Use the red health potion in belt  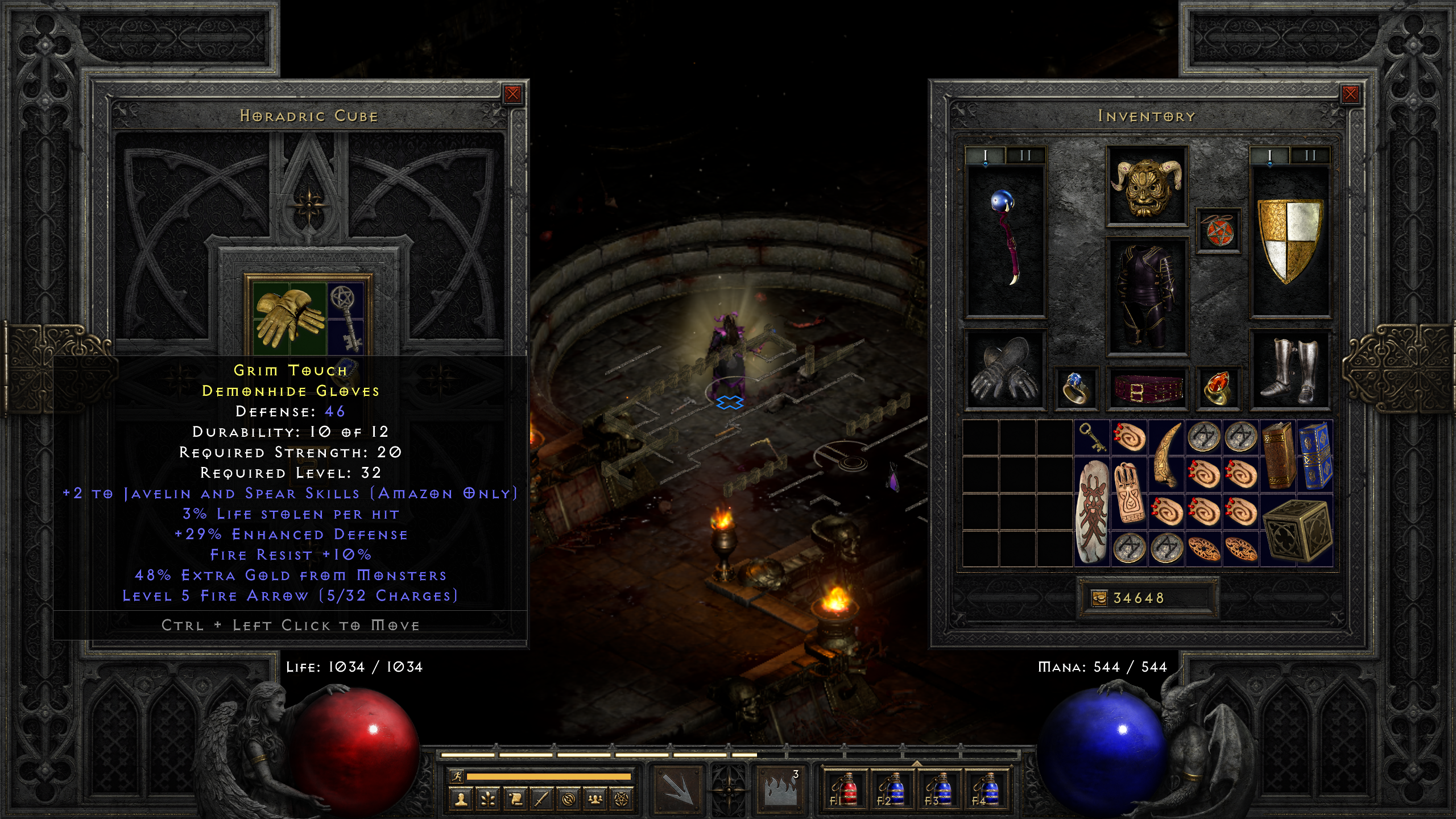[x=845, y=788]
